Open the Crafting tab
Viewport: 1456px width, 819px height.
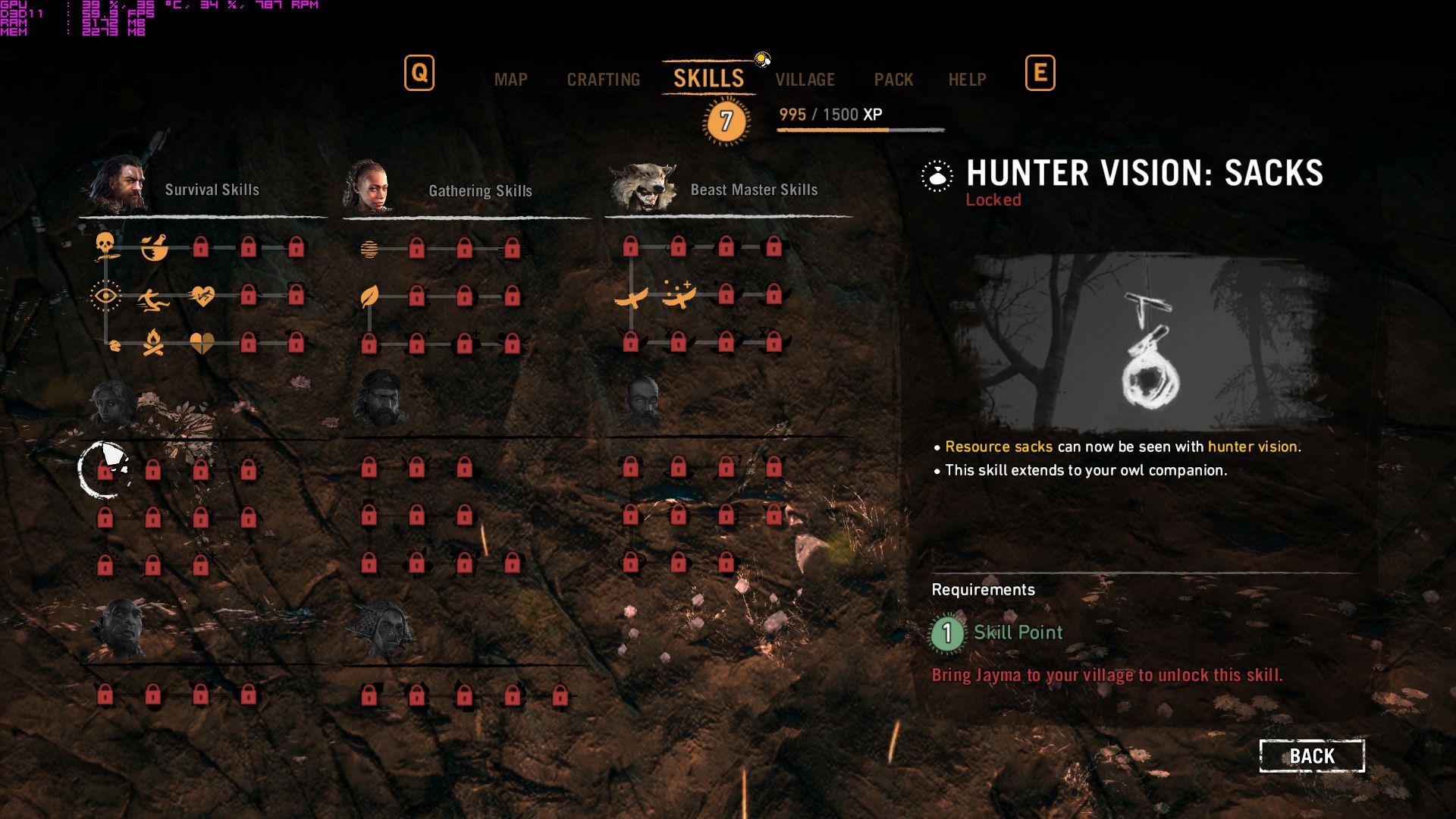tap(604, 80)
